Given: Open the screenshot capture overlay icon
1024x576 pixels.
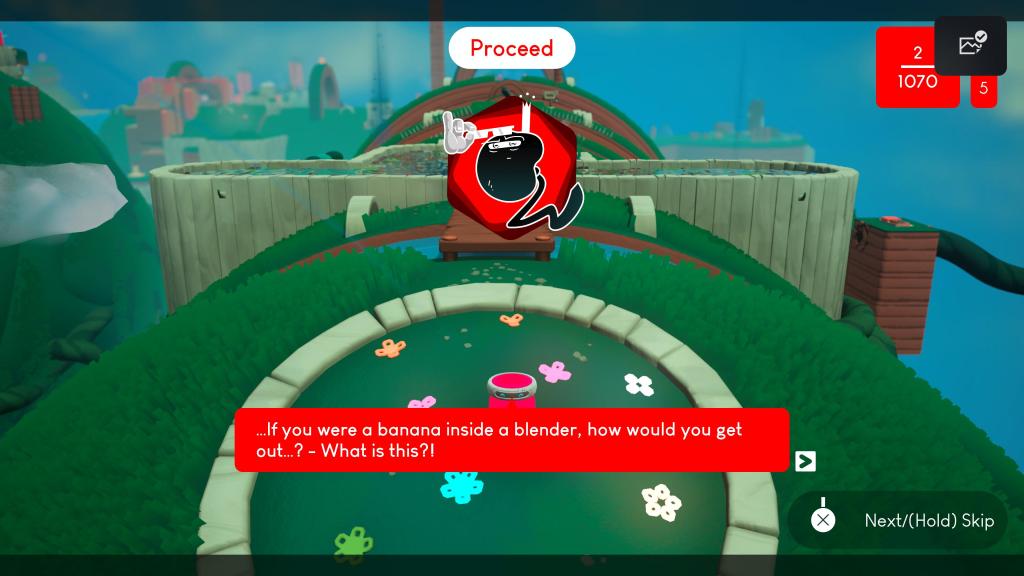Looking at the screenshot, I should [971, 45].
